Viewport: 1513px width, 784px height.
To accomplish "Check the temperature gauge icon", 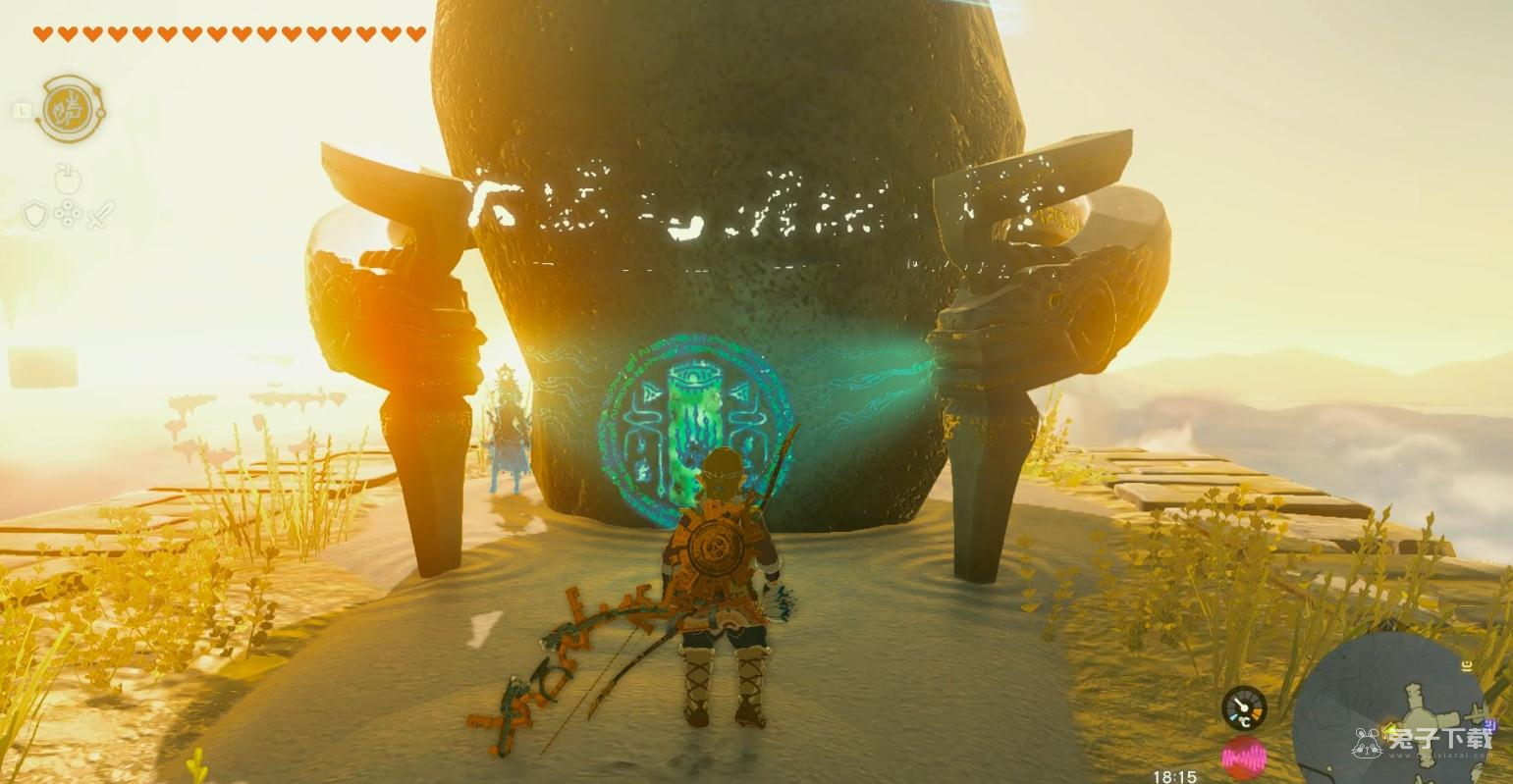I will tap(1243, 707).
